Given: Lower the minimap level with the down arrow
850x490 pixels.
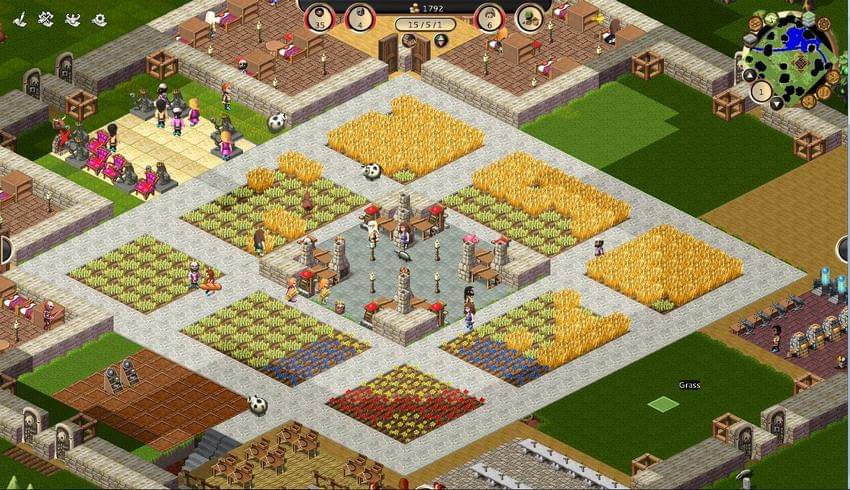Looking at the screenshot, I should coord(776,103).
